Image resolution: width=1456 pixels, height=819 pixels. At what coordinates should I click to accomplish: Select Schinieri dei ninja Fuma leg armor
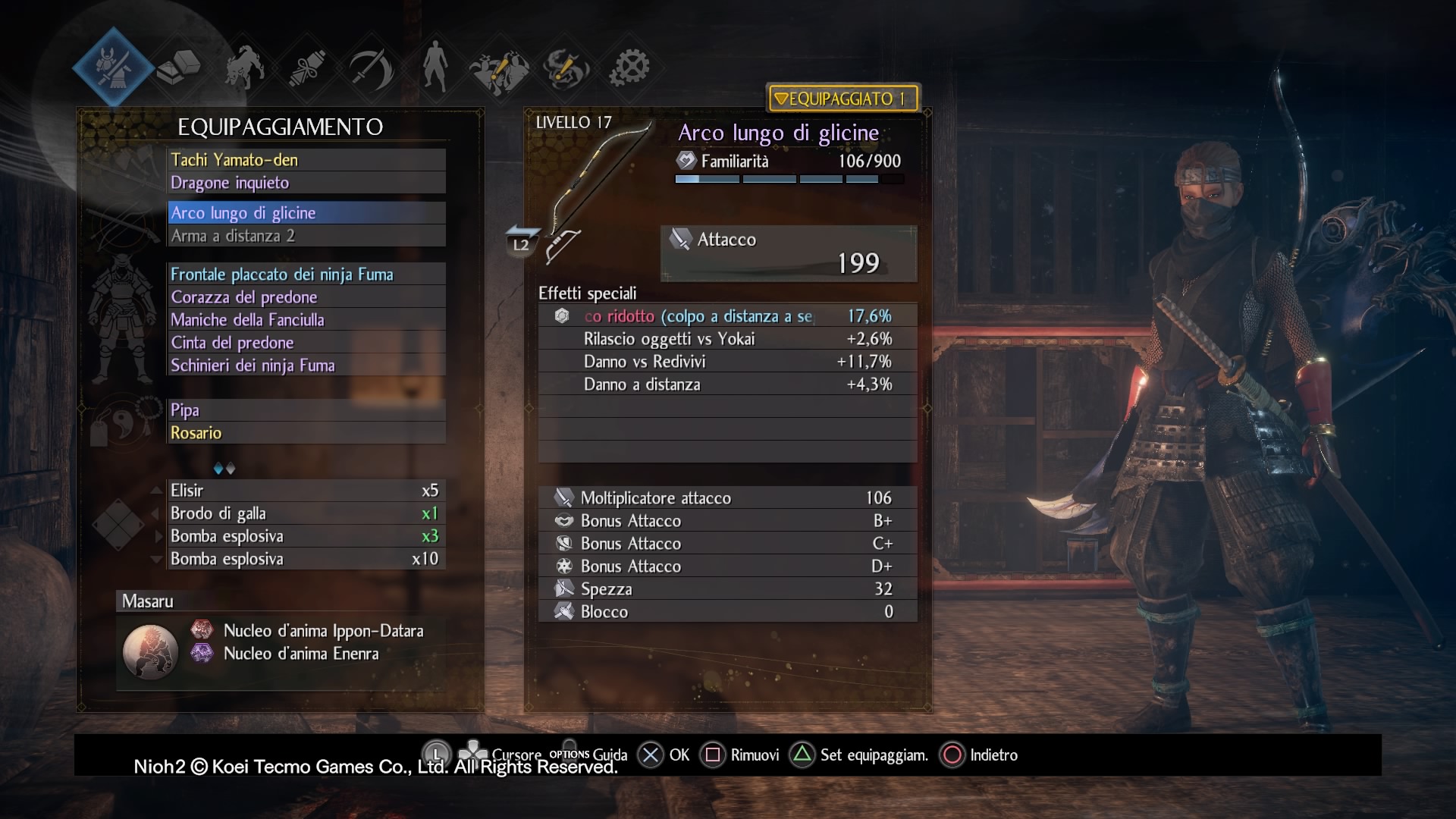click(306, 366)
